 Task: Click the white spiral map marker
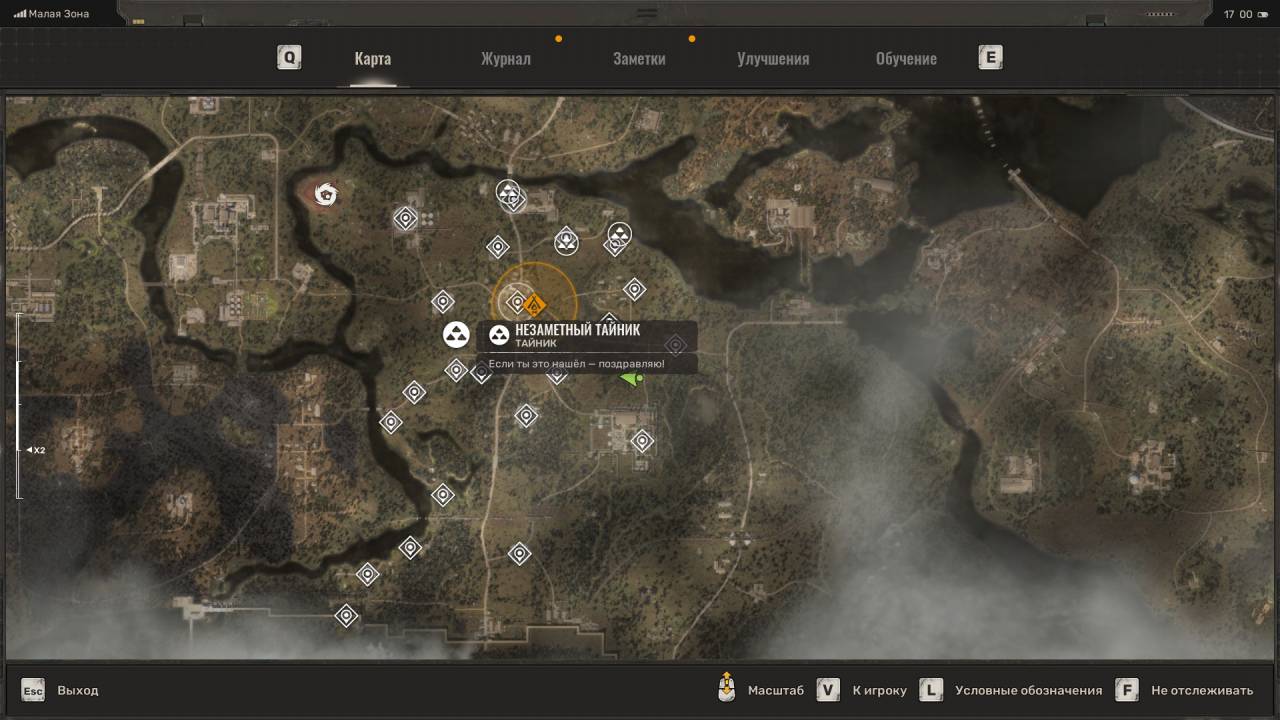[x=325, y=193]
